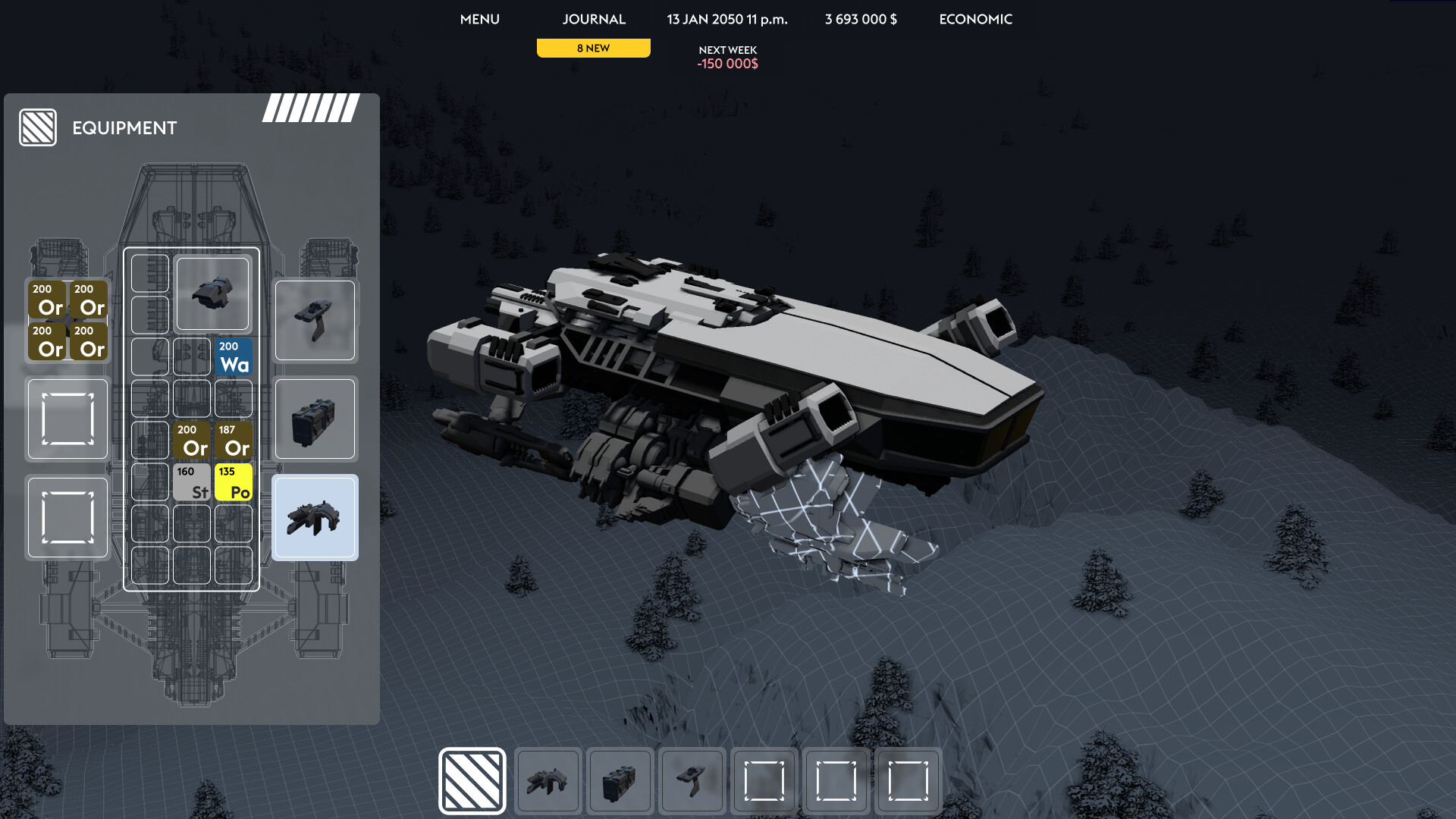The image size is (1456, 819).
Task: Select the cargo container icon in bottom toolbar
Action: [620, 780]
